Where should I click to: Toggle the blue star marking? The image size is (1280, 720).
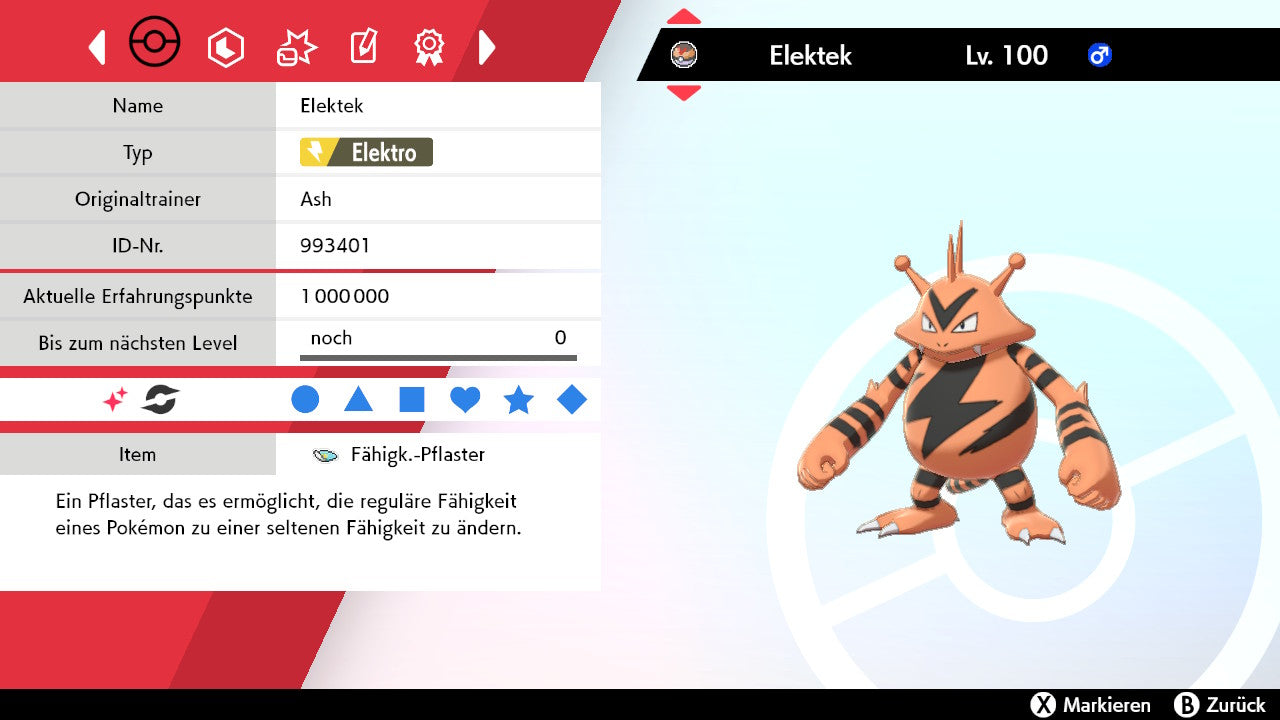[x=518, y=400]
